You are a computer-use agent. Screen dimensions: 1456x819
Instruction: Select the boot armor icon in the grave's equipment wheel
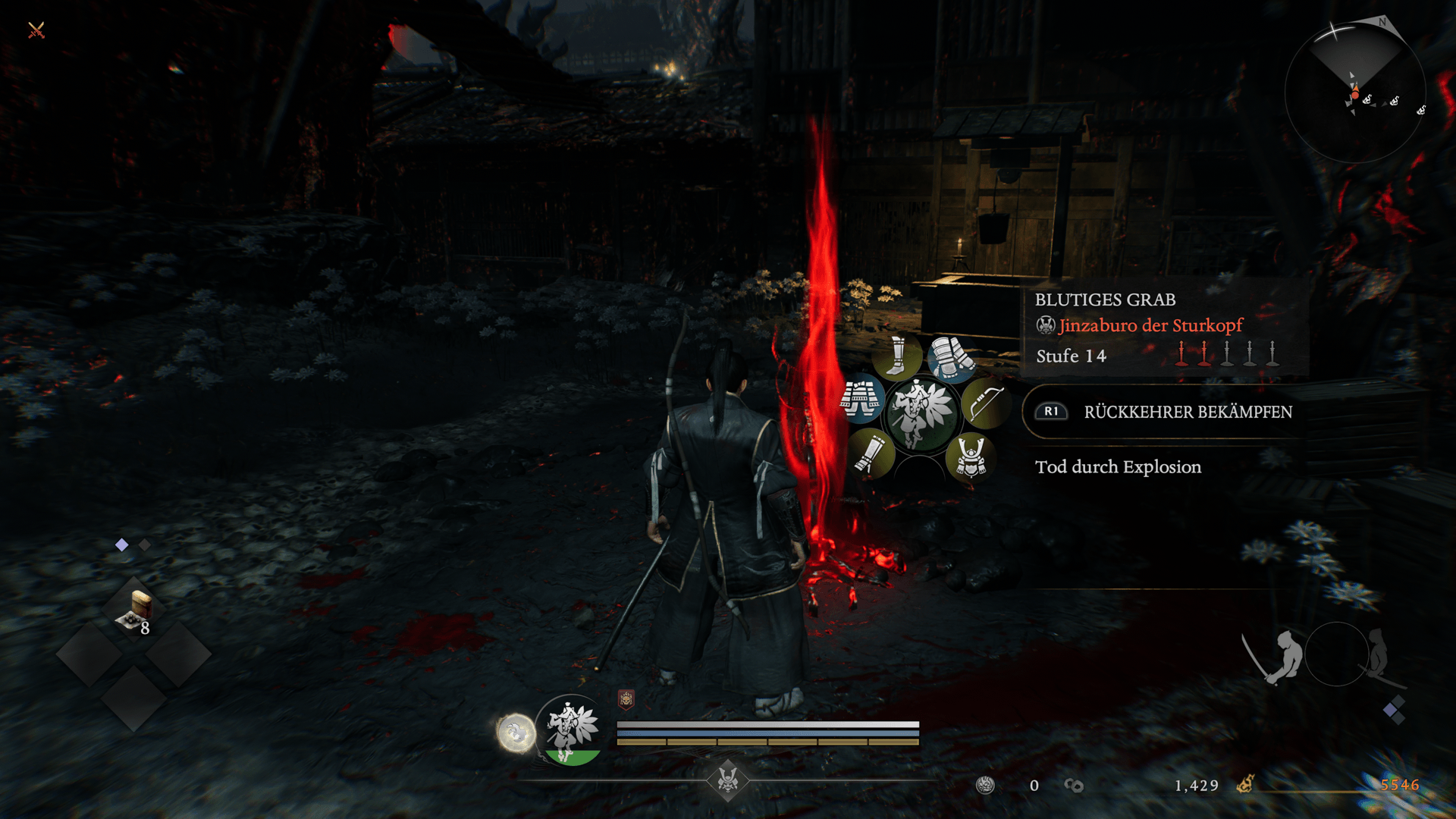tap(896, 356)
